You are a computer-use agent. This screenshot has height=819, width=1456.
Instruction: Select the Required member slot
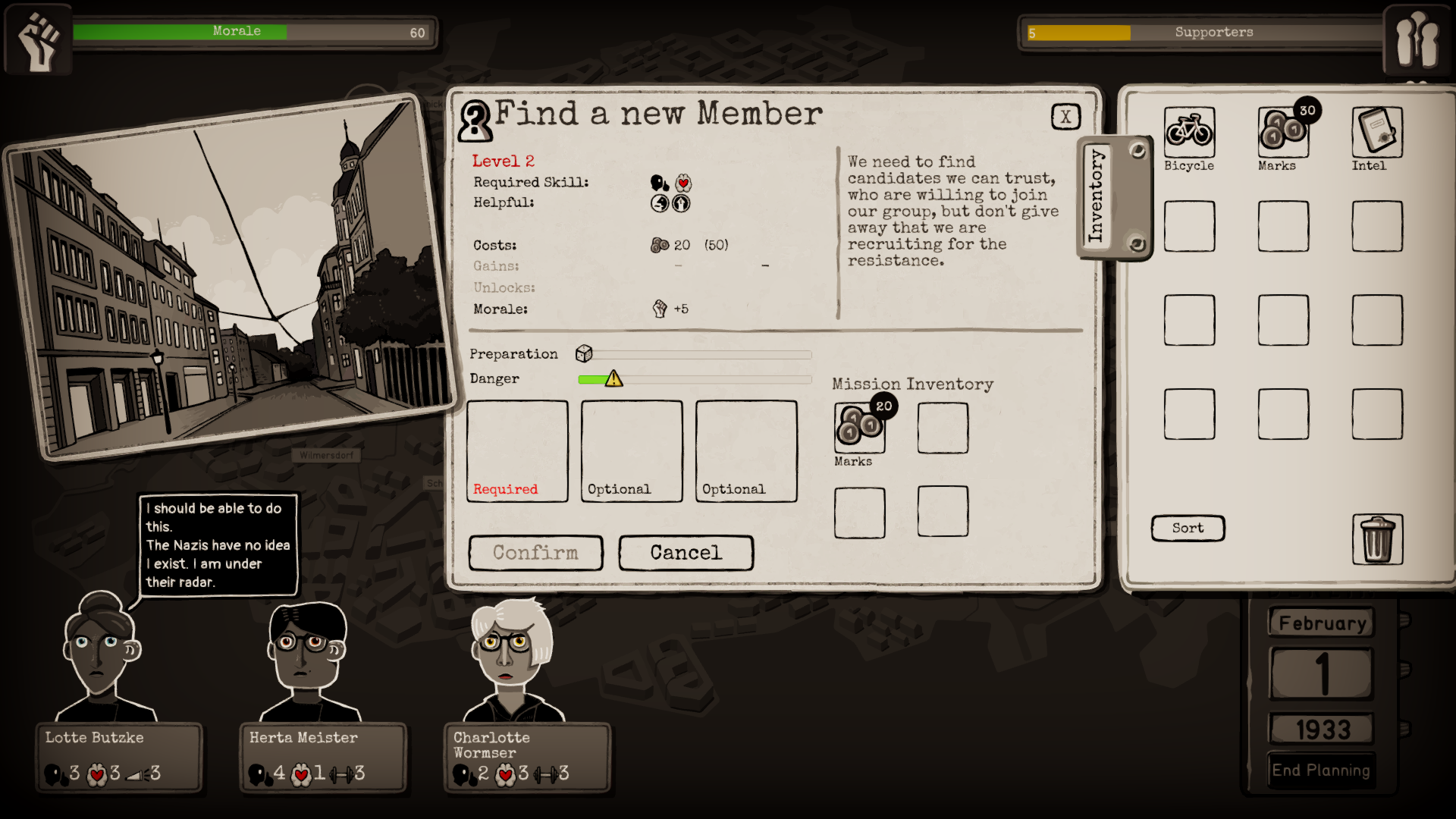517,450
